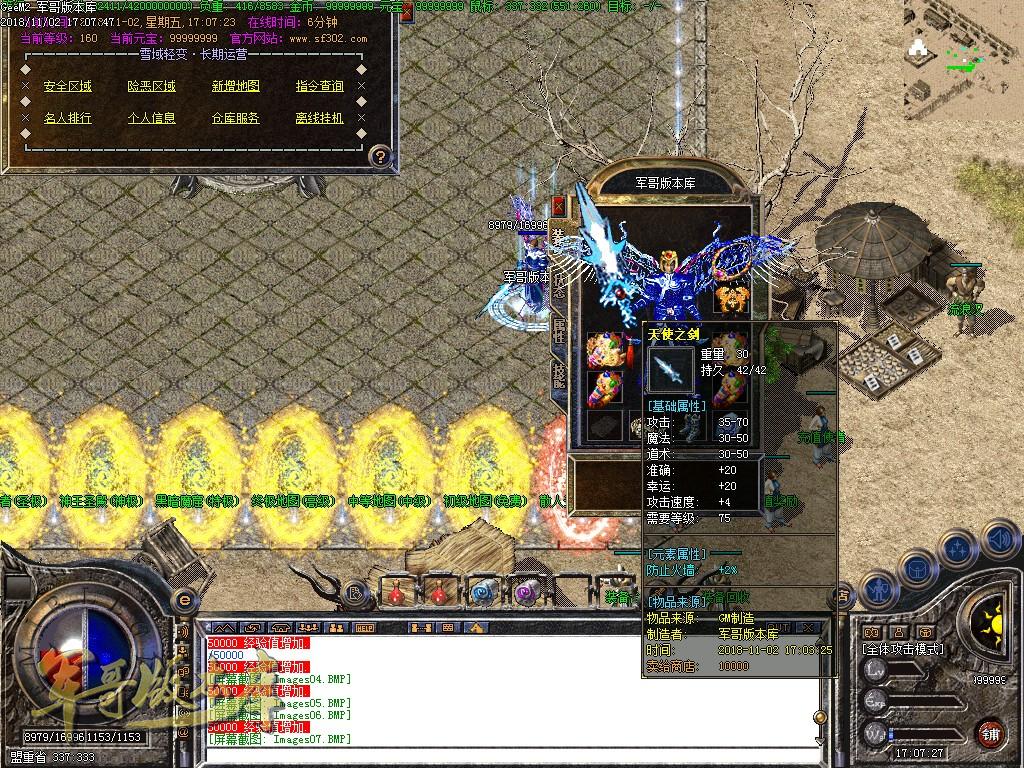Open the 安全区域 safe zone link
This screenshot has height=768, width=1024.
tap(68, 86)
